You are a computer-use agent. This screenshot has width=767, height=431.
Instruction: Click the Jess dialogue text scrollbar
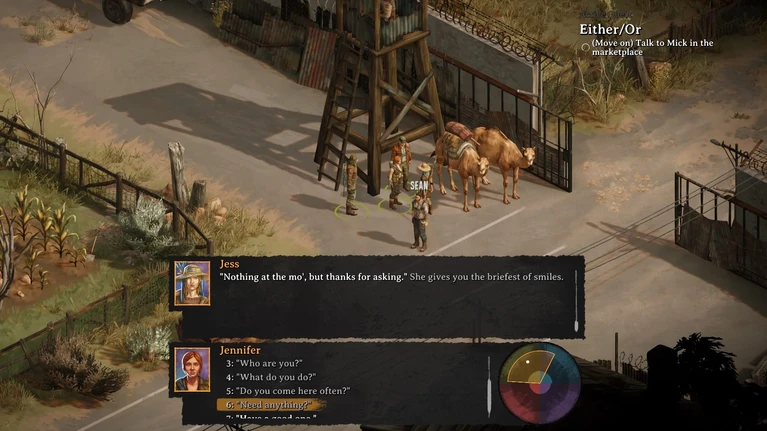tap(577, 312)
